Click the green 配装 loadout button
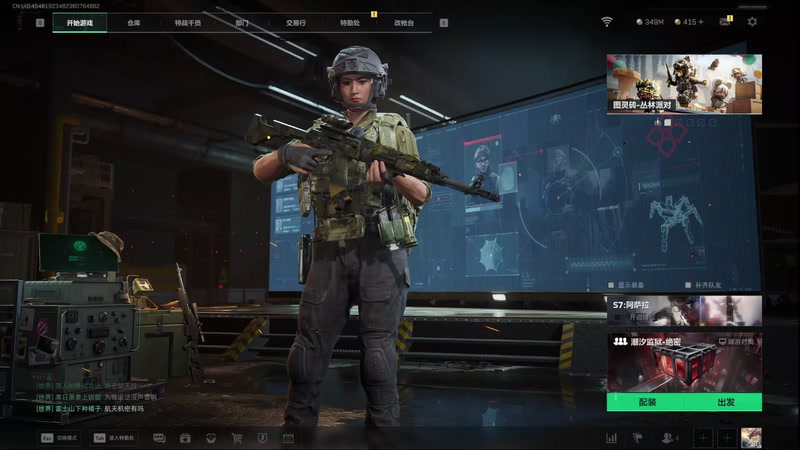The image size is (800, 450). coord(646,402)
